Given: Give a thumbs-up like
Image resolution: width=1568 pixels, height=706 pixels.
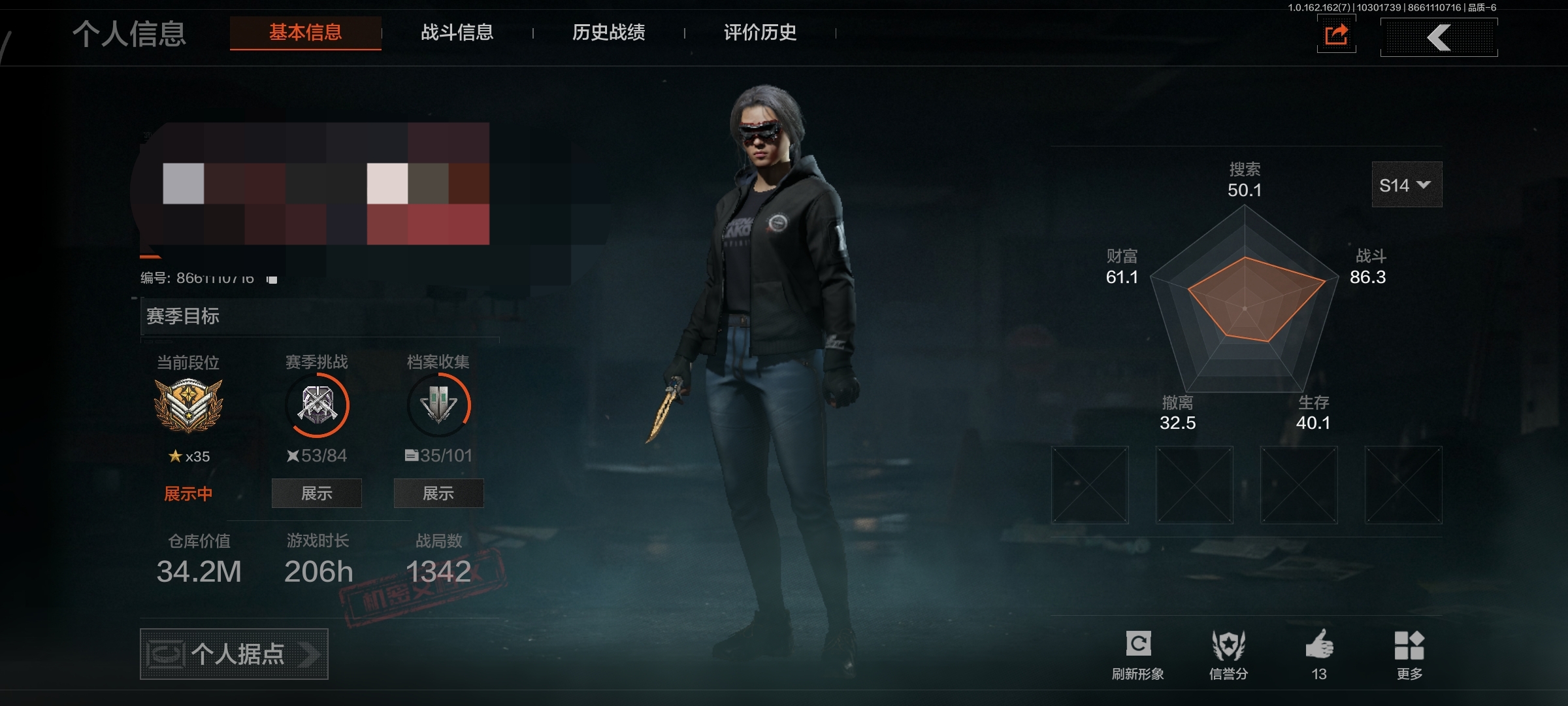Looking at the screenshot, I should click(x=1319, y=654).
